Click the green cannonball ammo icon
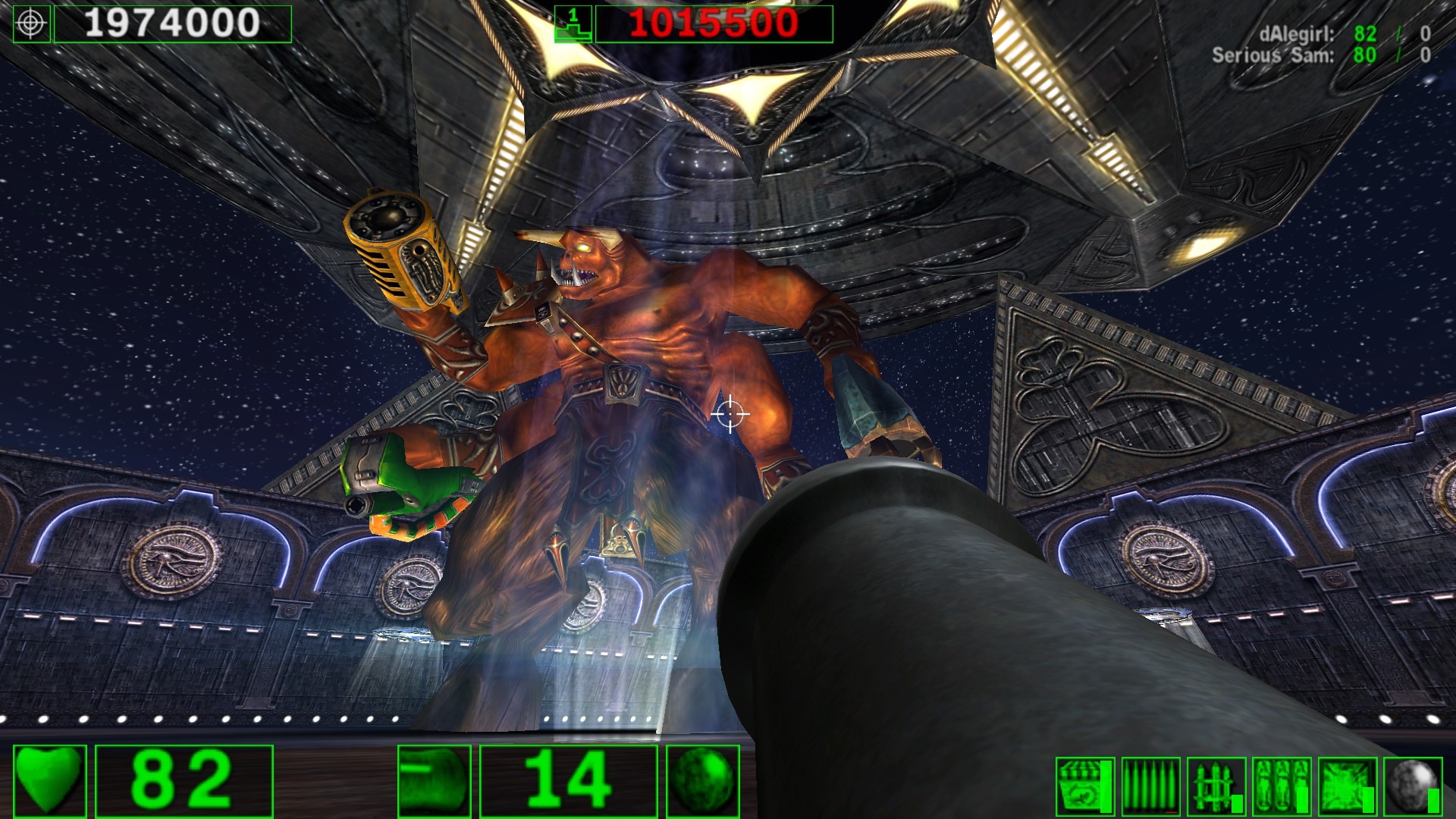This screenshot has width=1456, height=819. (x=703, y=781)
